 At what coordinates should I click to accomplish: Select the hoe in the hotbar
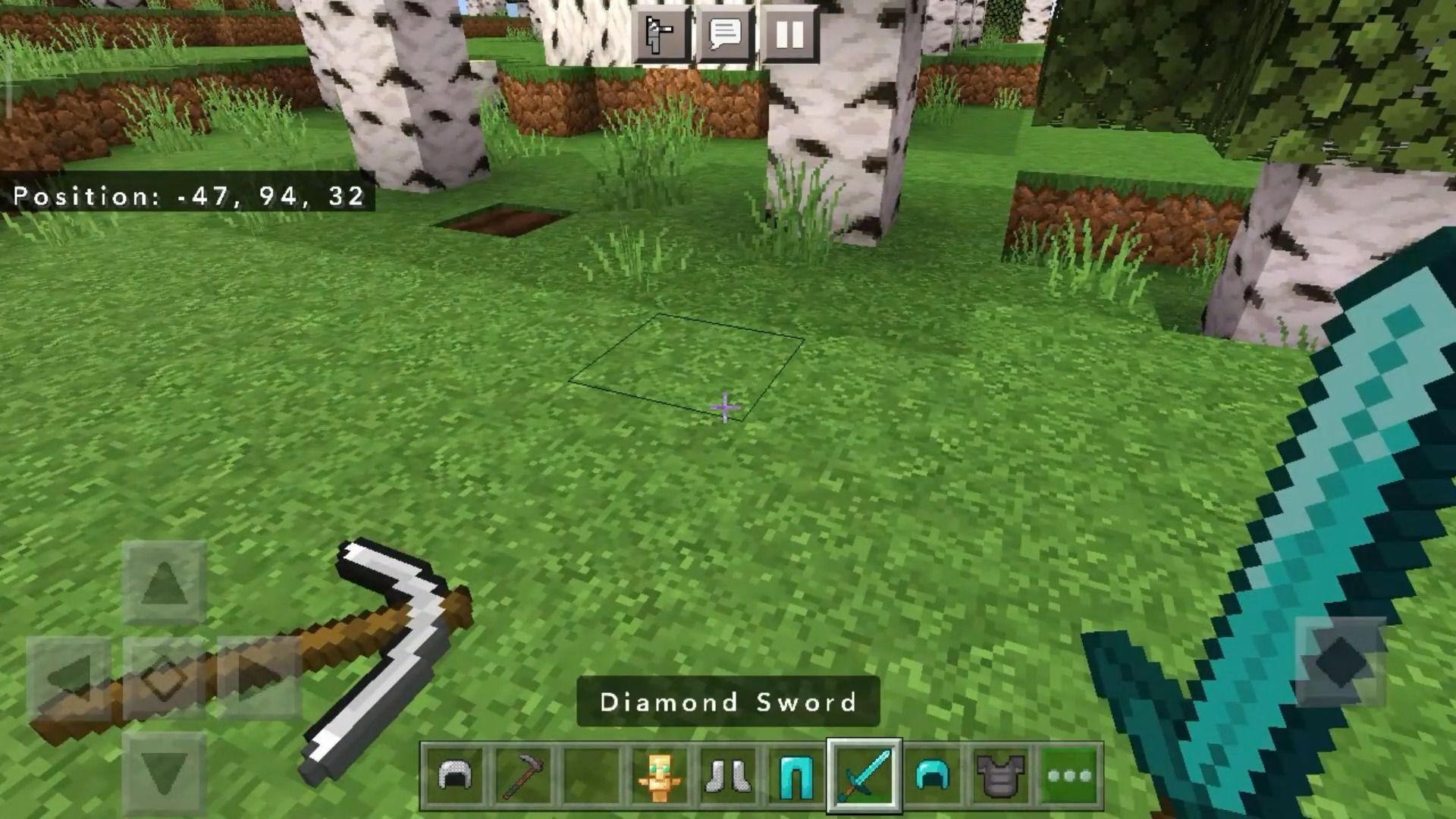524,776
